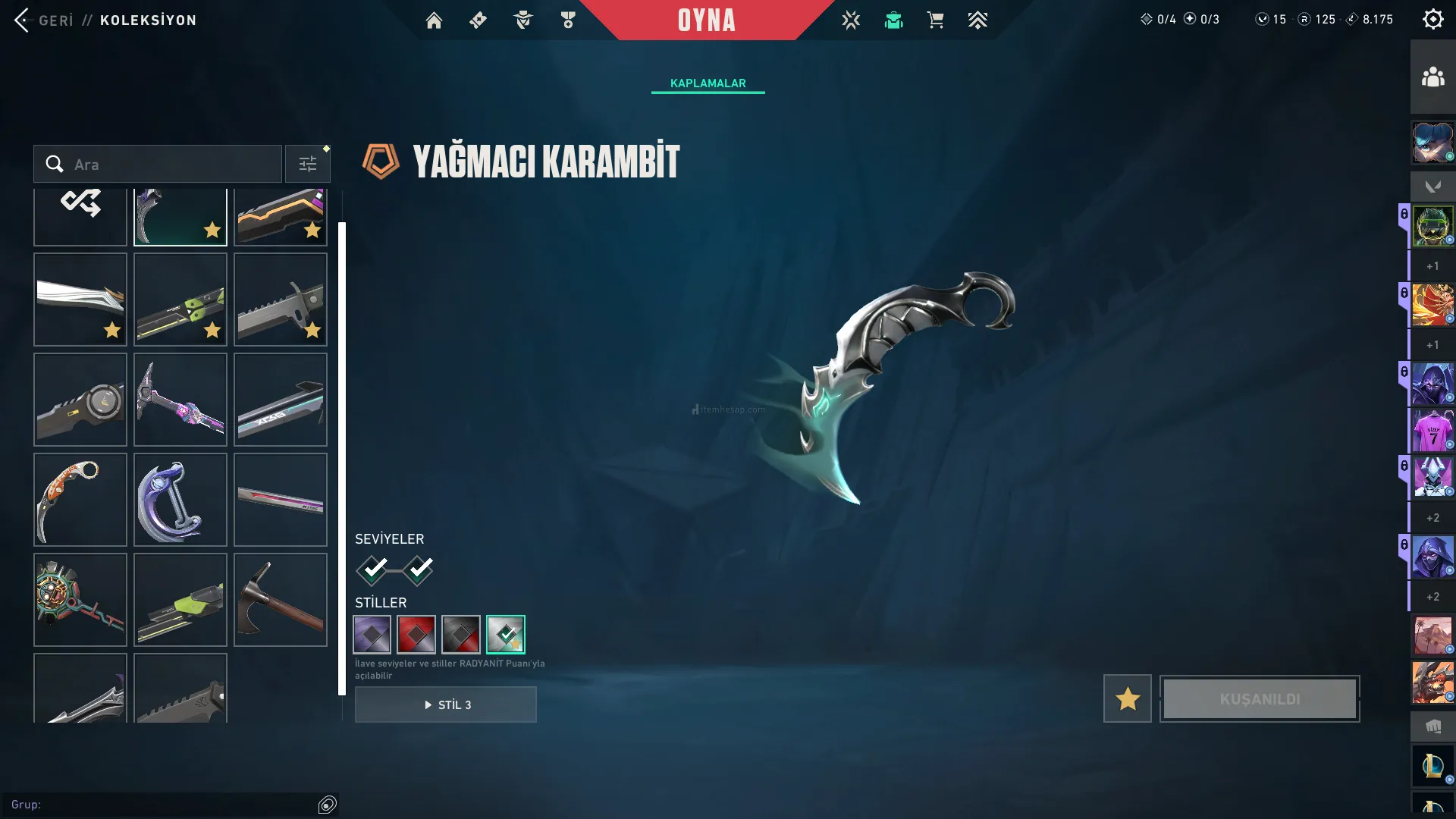1456x819 pixels.
Task: Click the Kuşanıldı equip button
Action: (1260, 698)
